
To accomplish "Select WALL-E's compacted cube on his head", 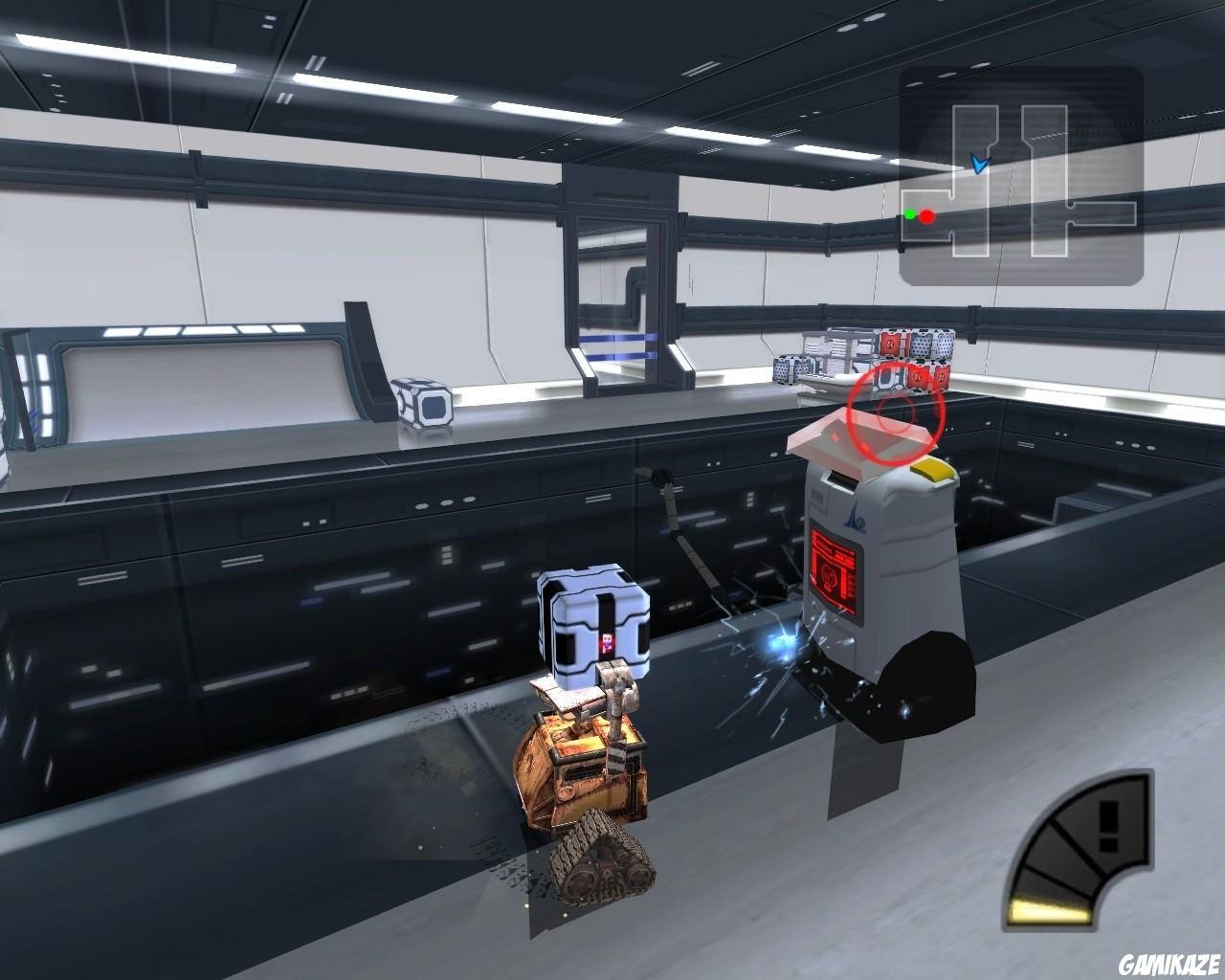I will tap(593, 622).
